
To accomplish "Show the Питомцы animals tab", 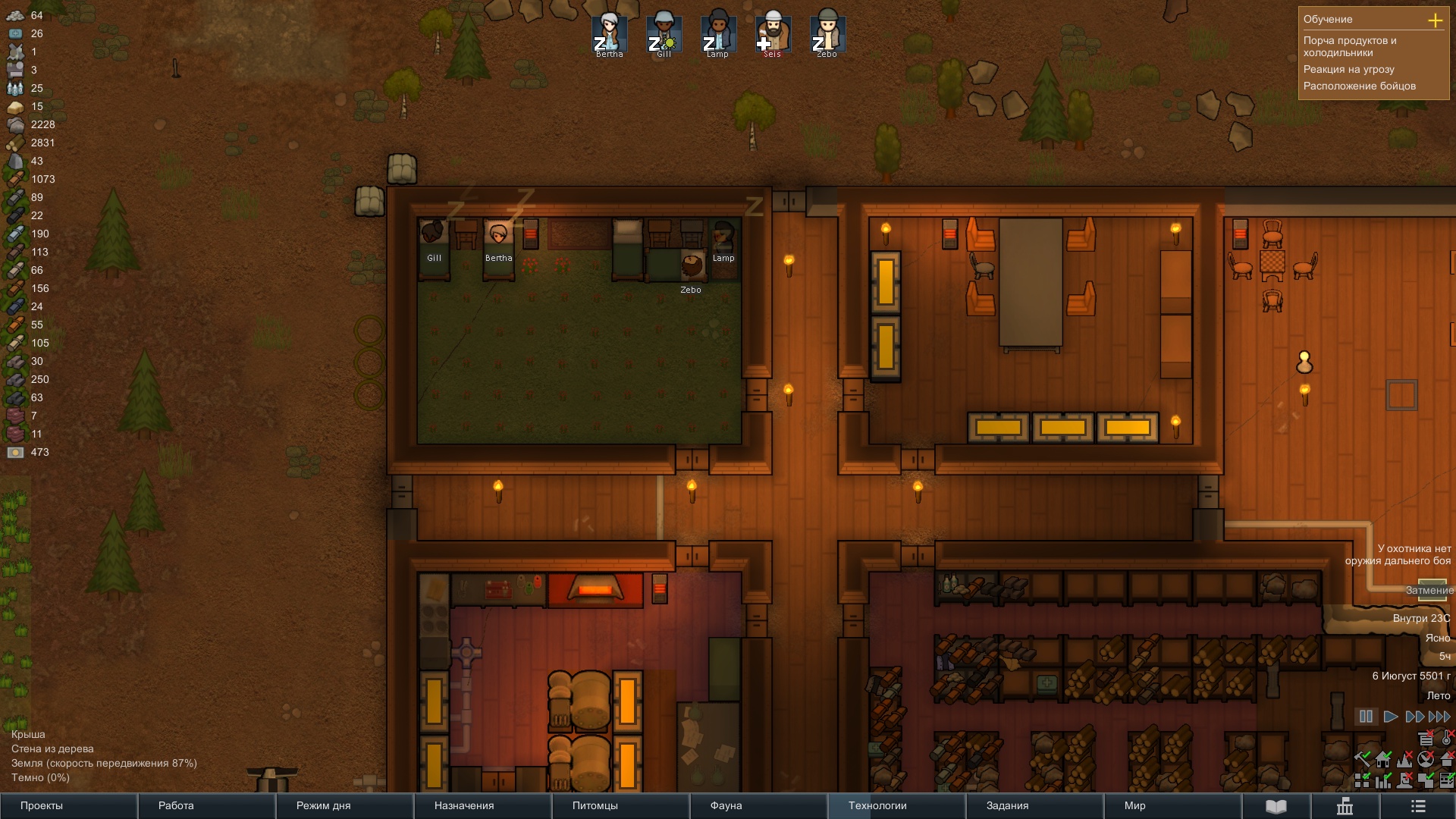I will [620, 805].
